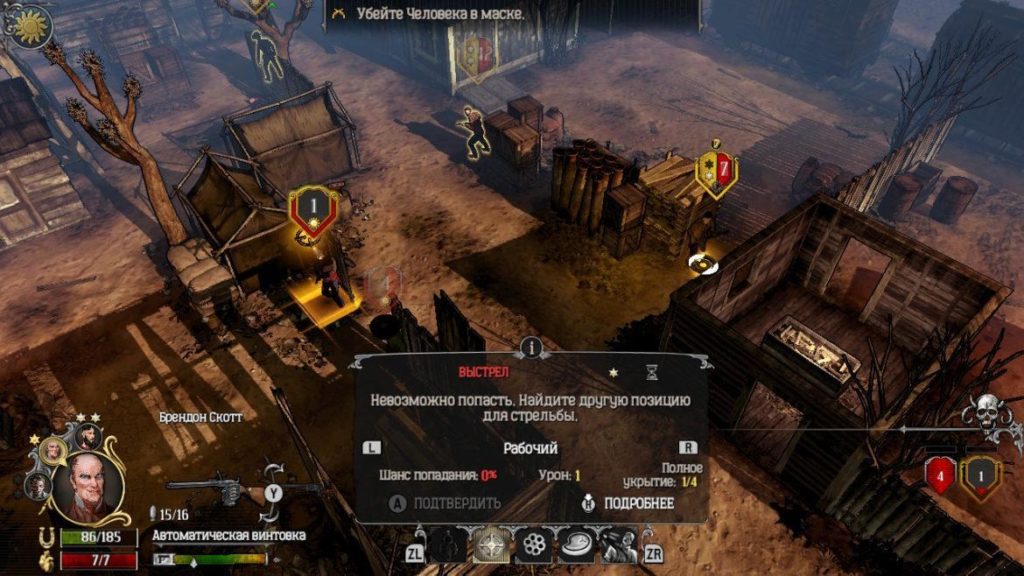1024x576 pixels.
Task: Confirm the shot with ПОДТВЕРДИТЬ
Action: click(x=447, y=503)
